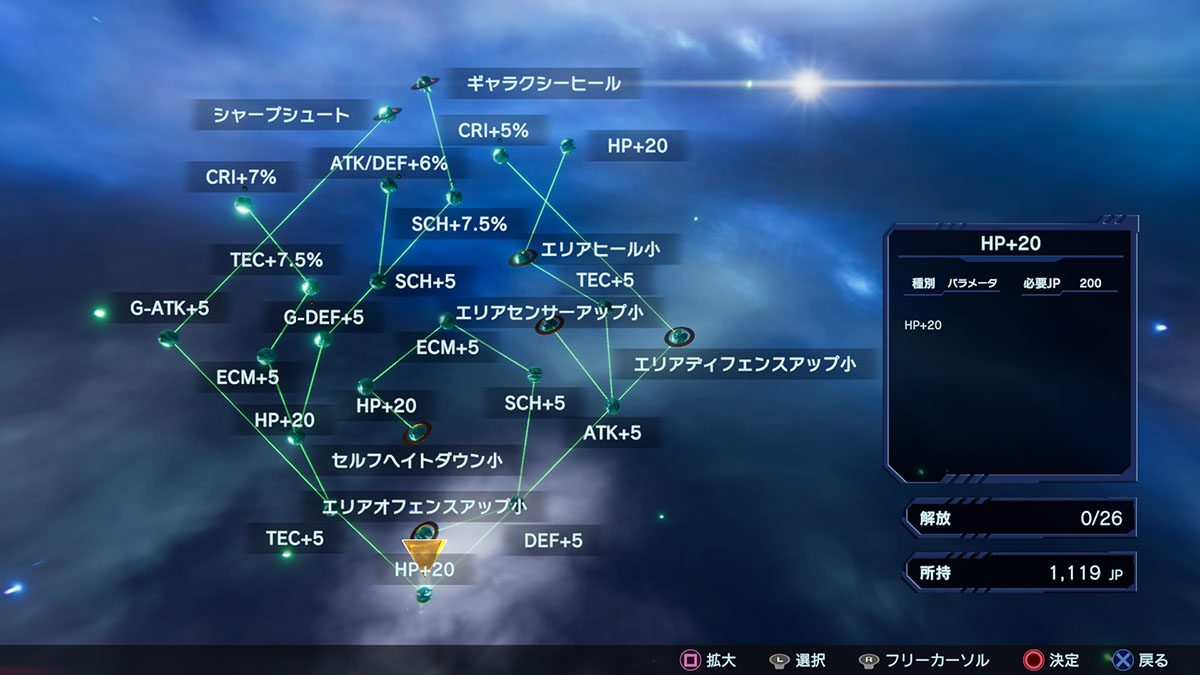Viewport: 1200px width, 675px height.
Task: Pick the エリアディフェンスアップ小 skill node
Action: coord(678,337)
